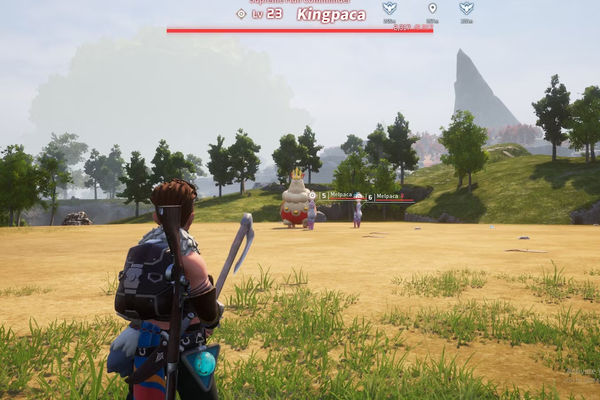Image resolution: width=600 pixels, height=400 pixels.
Task: Click the location pin marker on the compass
Action: point(432,8)
